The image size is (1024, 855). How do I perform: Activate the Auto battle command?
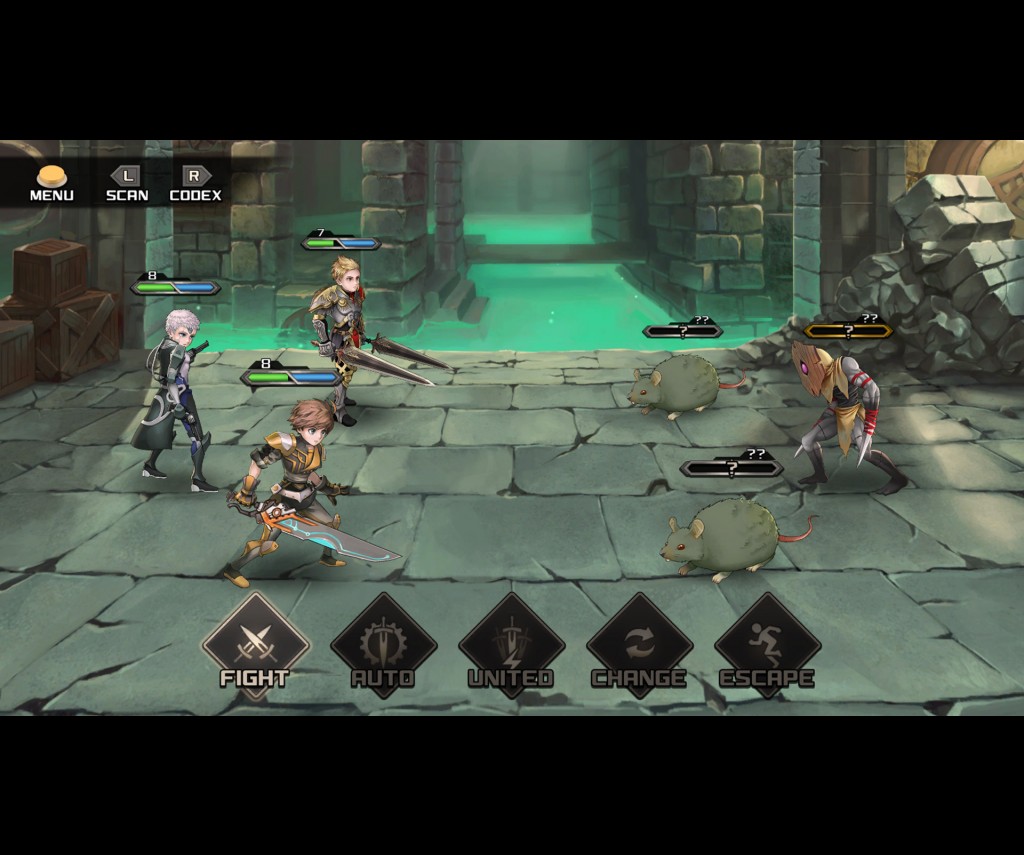click(383, 645)
